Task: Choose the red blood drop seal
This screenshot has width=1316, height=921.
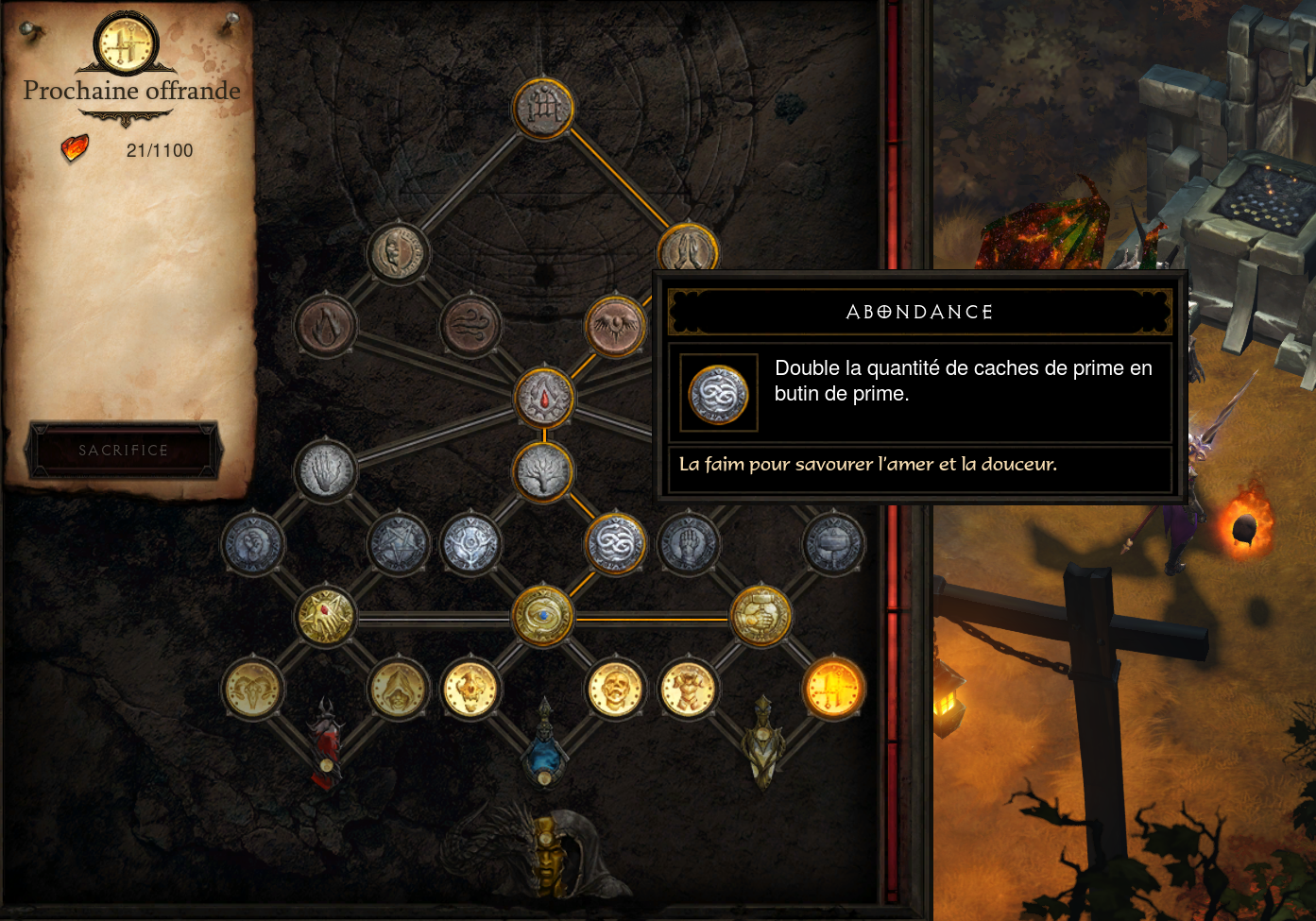Action: 543,399
